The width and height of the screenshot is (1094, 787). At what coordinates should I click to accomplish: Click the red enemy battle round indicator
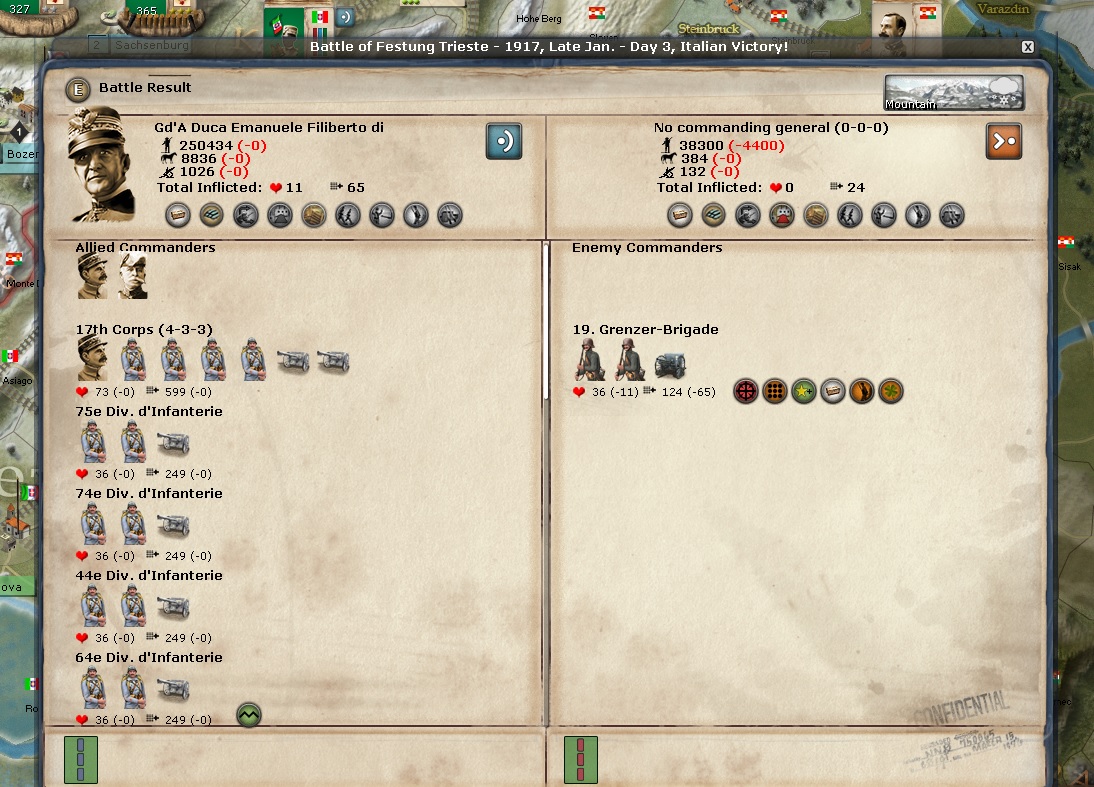pos(581,759)
